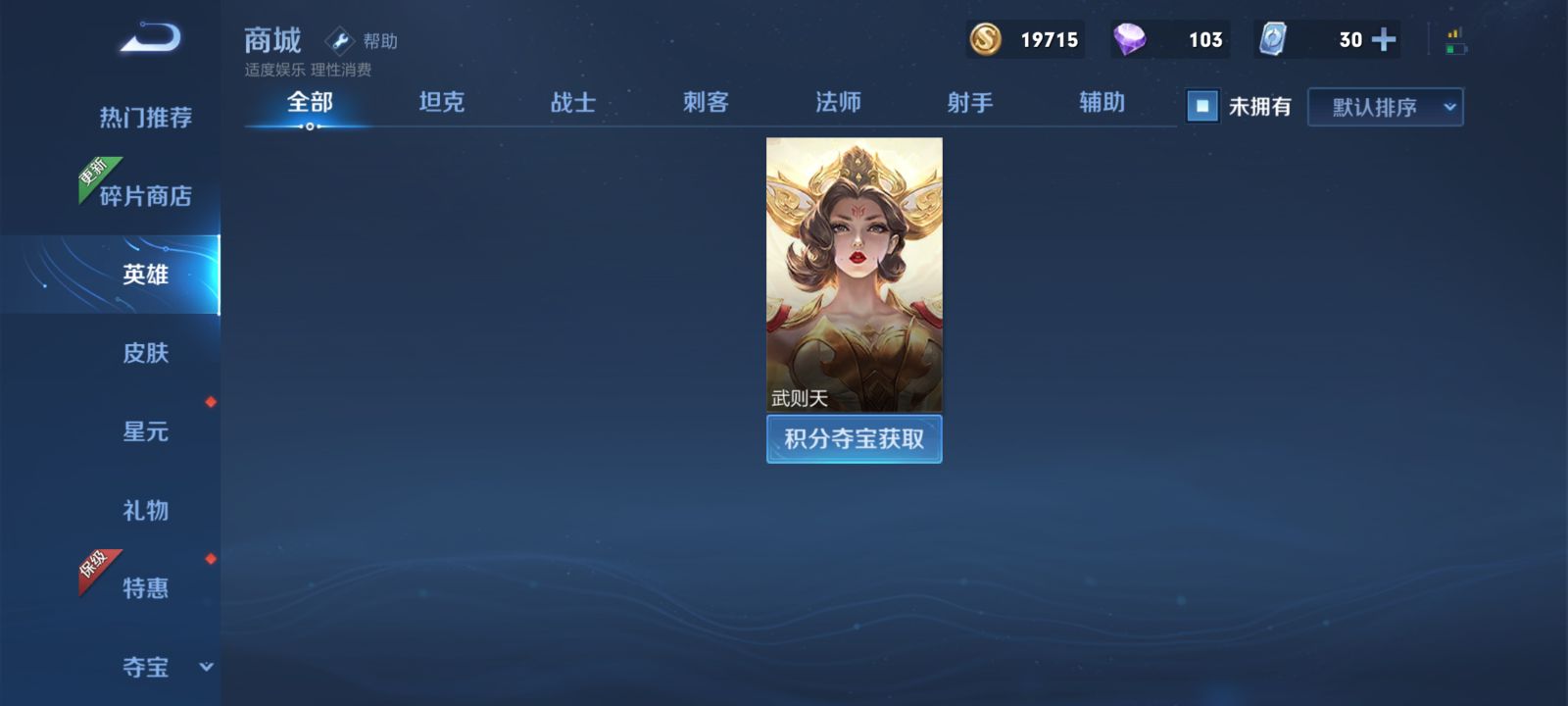Viewport: 1568px width, 706px height.
Task: Filter heroes by 刺客 assassin
Action: [706, 102]
